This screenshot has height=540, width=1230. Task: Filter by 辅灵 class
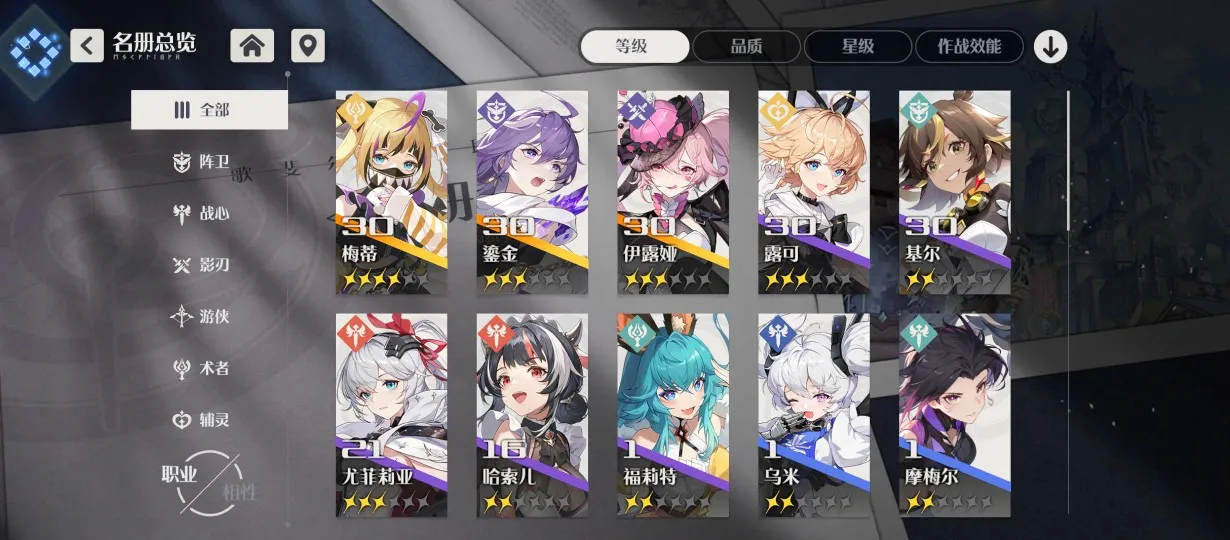[x=202, y=420]
